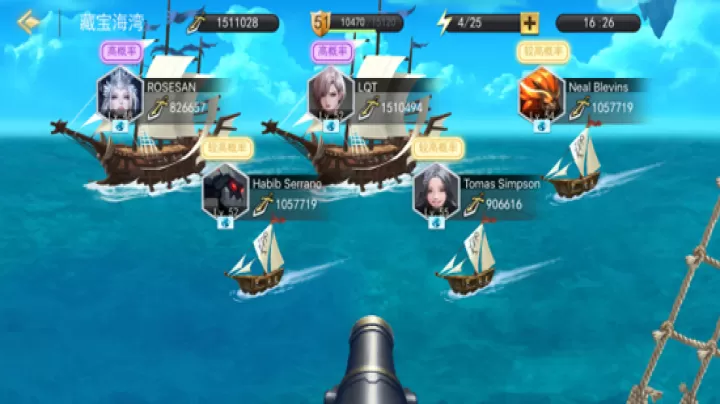Select ROSESAN's player portrait
720x404 pixels.
coord(120,94)
